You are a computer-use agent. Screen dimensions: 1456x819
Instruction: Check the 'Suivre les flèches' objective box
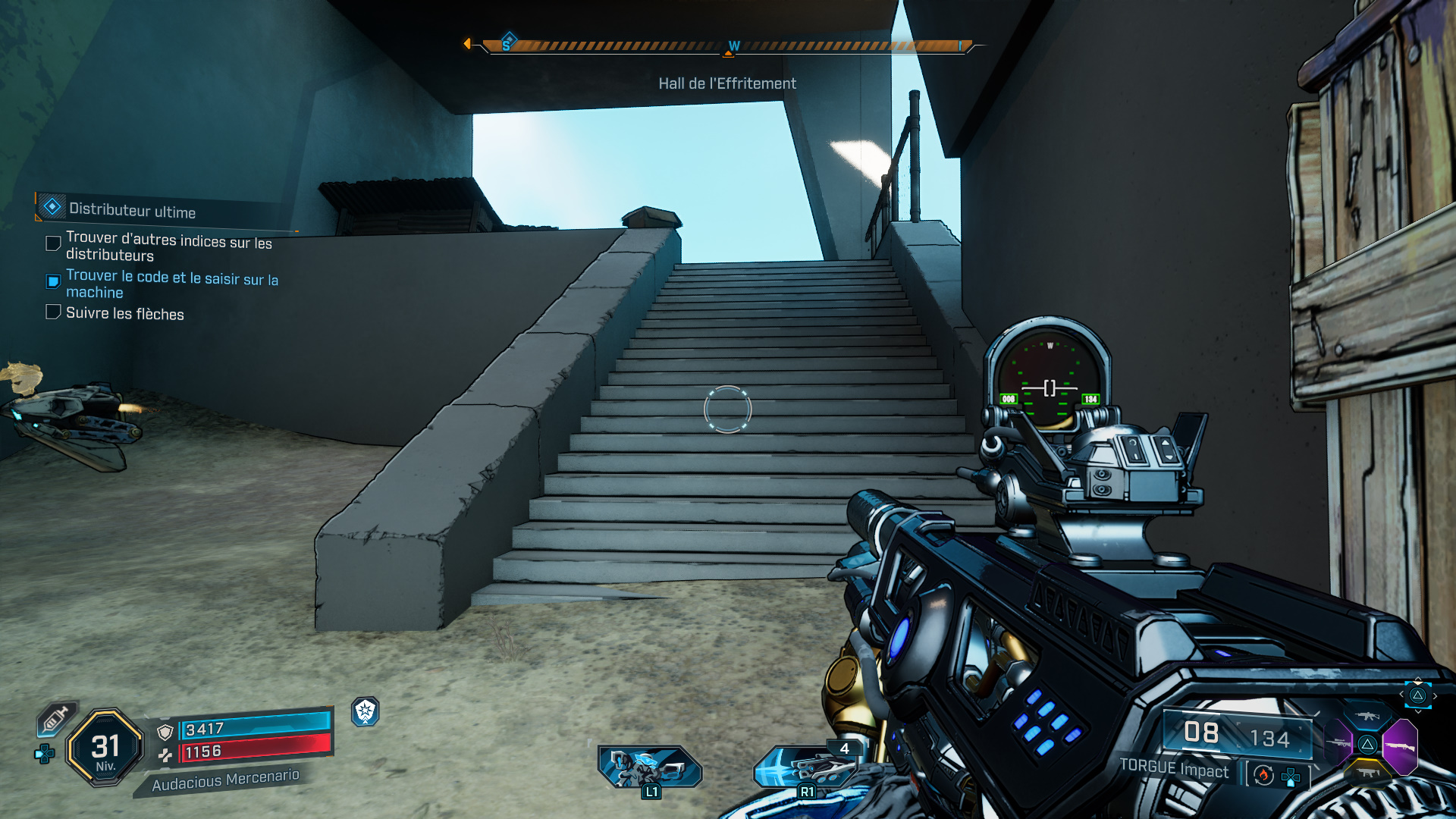52,312
